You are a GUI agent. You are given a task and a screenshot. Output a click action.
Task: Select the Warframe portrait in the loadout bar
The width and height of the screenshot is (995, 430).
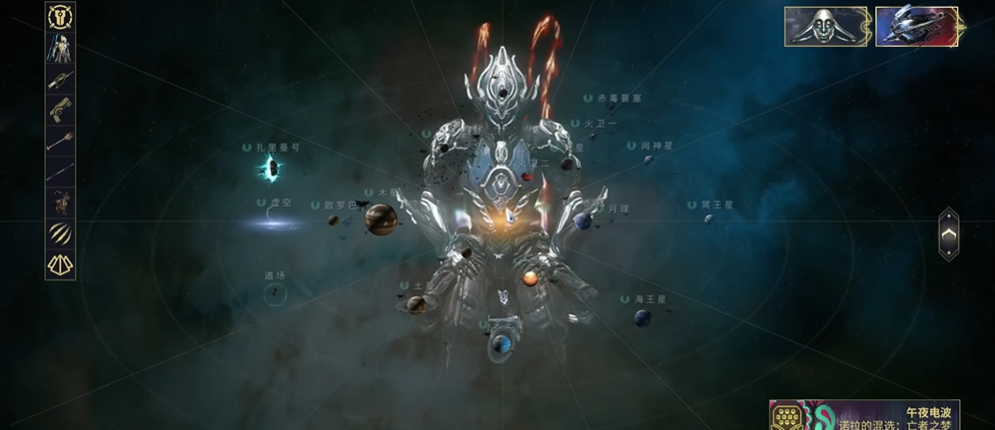point(61,48)
